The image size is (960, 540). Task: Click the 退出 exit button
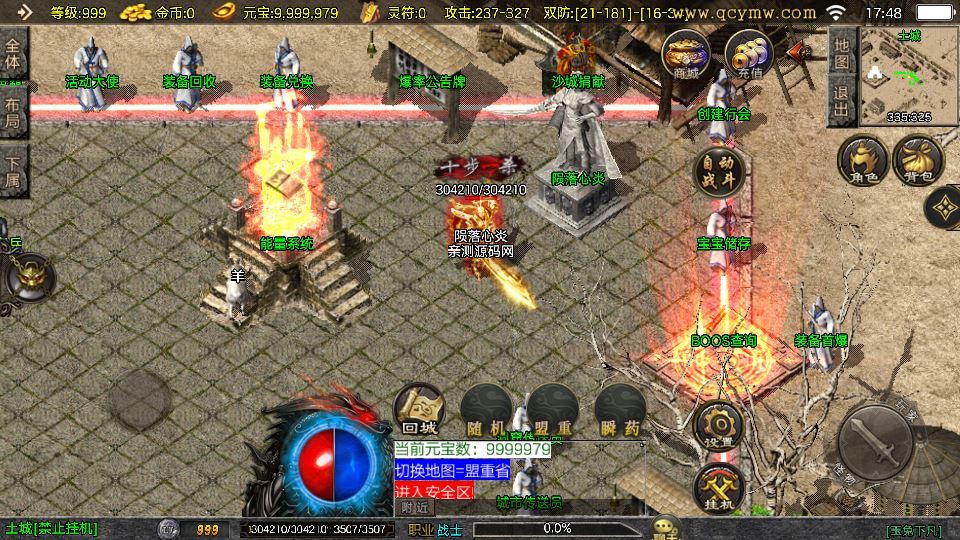click(x=841, y=101)
